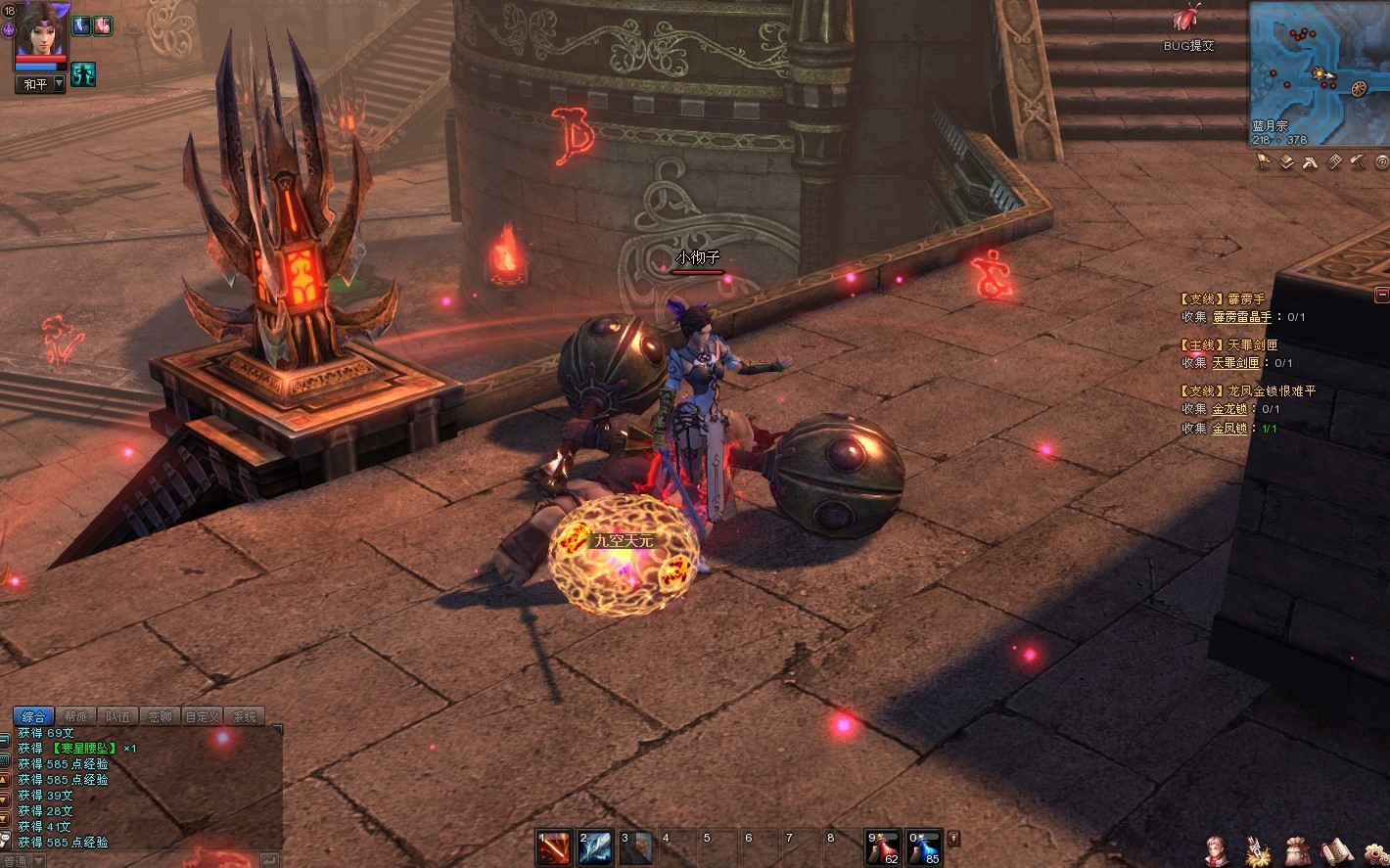Activate the skill in hotbar slot 3
Screen dimensions: 1390x868
coord(635,847)
